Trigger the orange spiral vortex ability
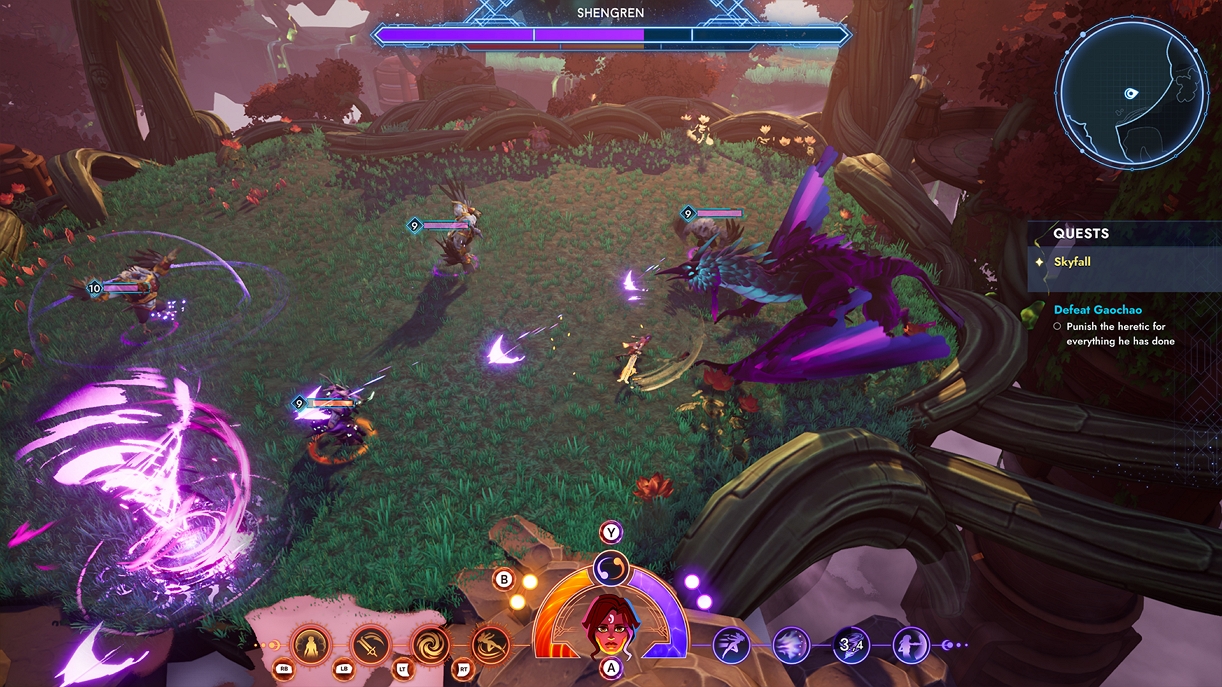Screen dimensions: 1222x687 (431, 645)
